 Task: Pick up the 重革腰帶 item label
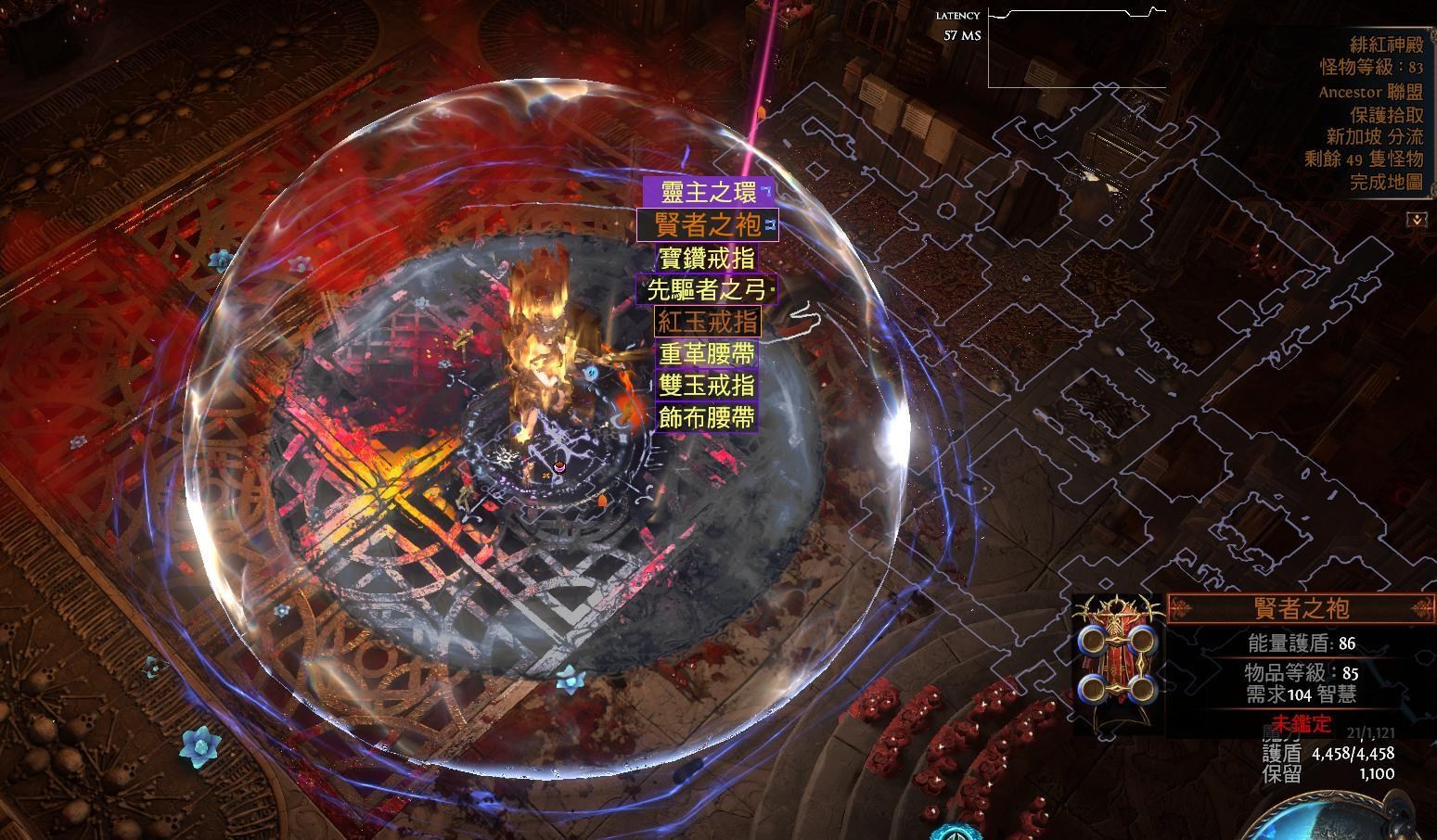pos(707,353)
